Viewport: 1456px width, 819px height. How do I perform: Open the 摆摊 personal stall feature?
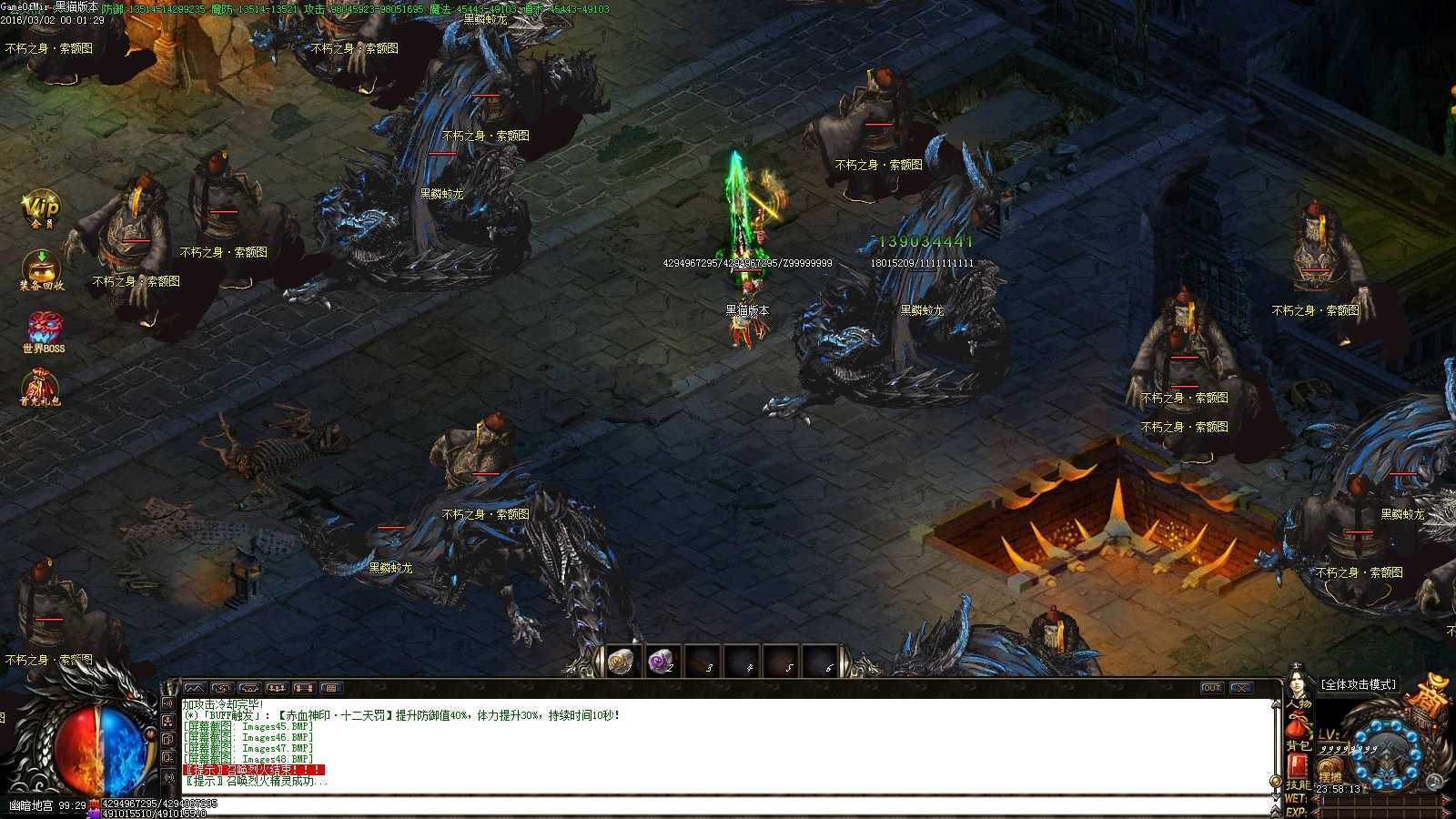pyautogui.click(x=1330, y=772)
